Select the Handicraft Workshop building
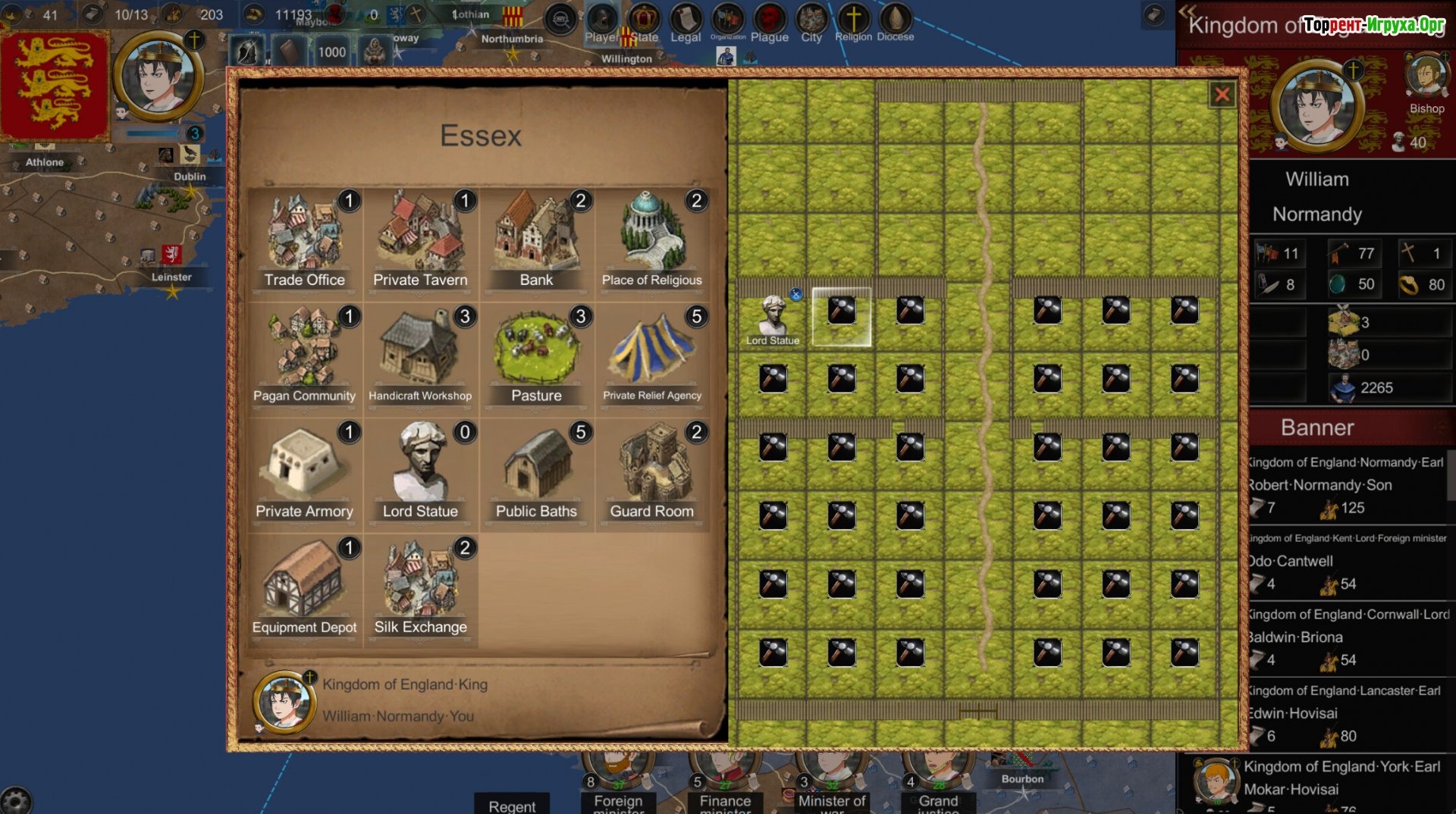1456x814 pixels. pyautogui.click(x=421, y=355)
